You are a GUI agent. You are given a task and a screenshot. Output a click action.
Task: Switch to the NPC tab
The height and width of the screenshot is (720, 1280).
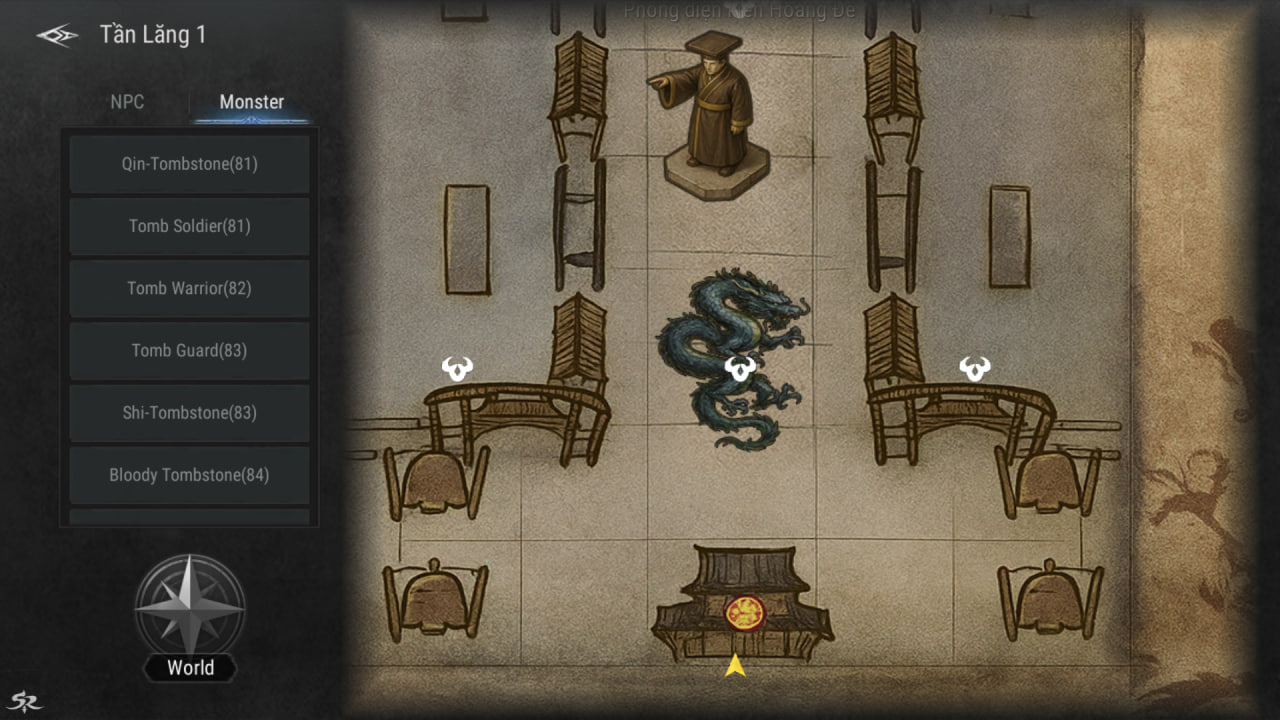click(127, 102)
